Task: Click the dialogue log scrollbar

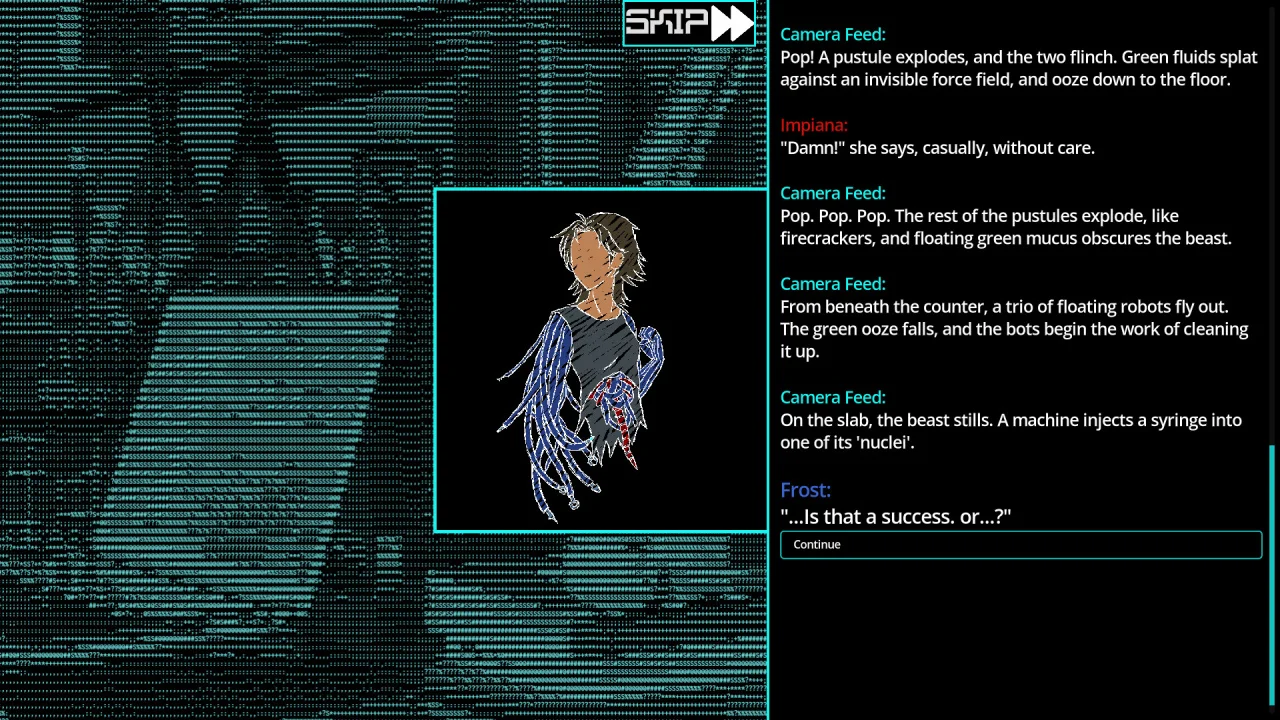Action: tap(1273, 573)
